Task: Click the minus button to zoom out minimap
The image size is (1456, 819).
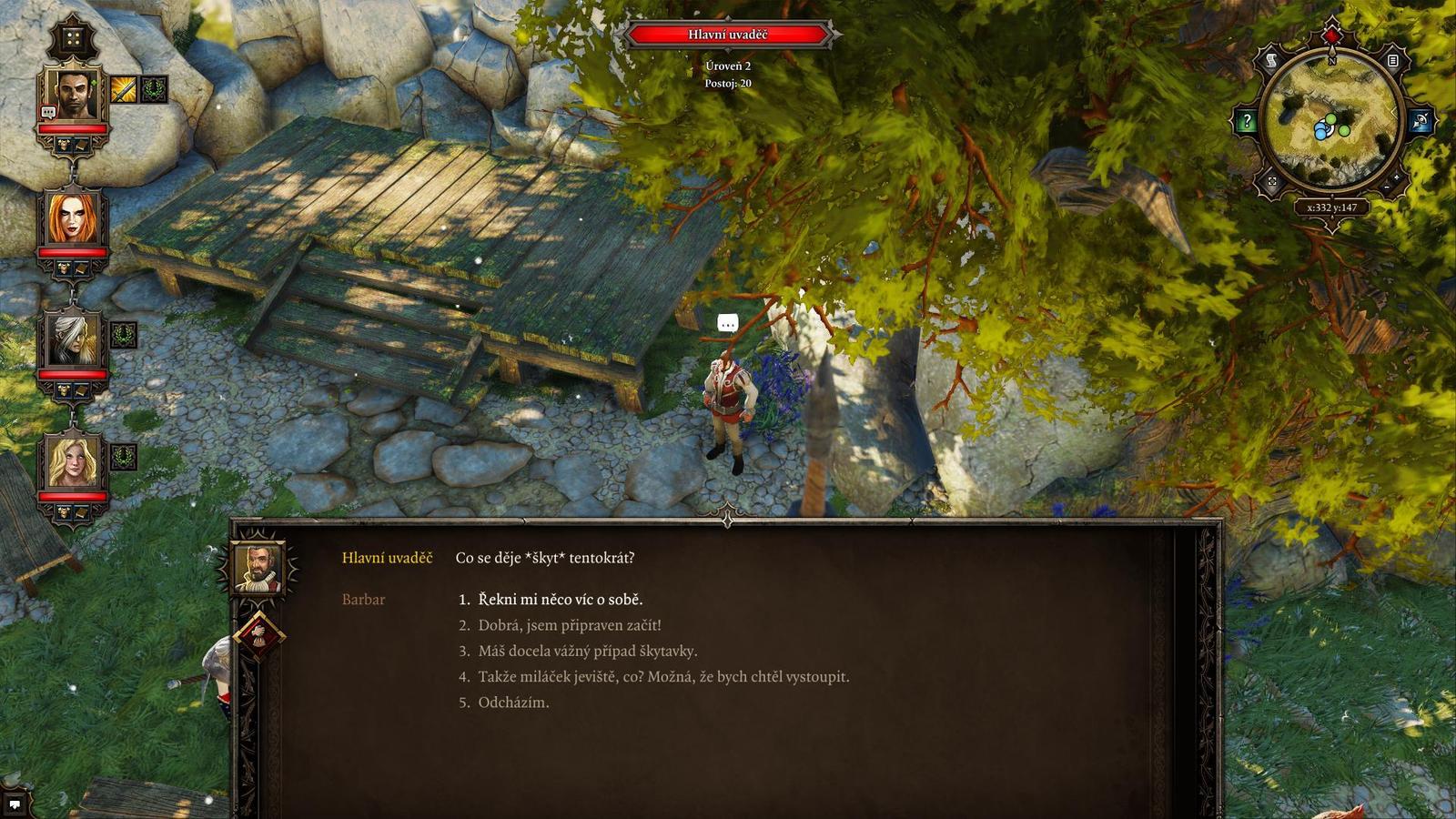Action: pos(1386,187)
